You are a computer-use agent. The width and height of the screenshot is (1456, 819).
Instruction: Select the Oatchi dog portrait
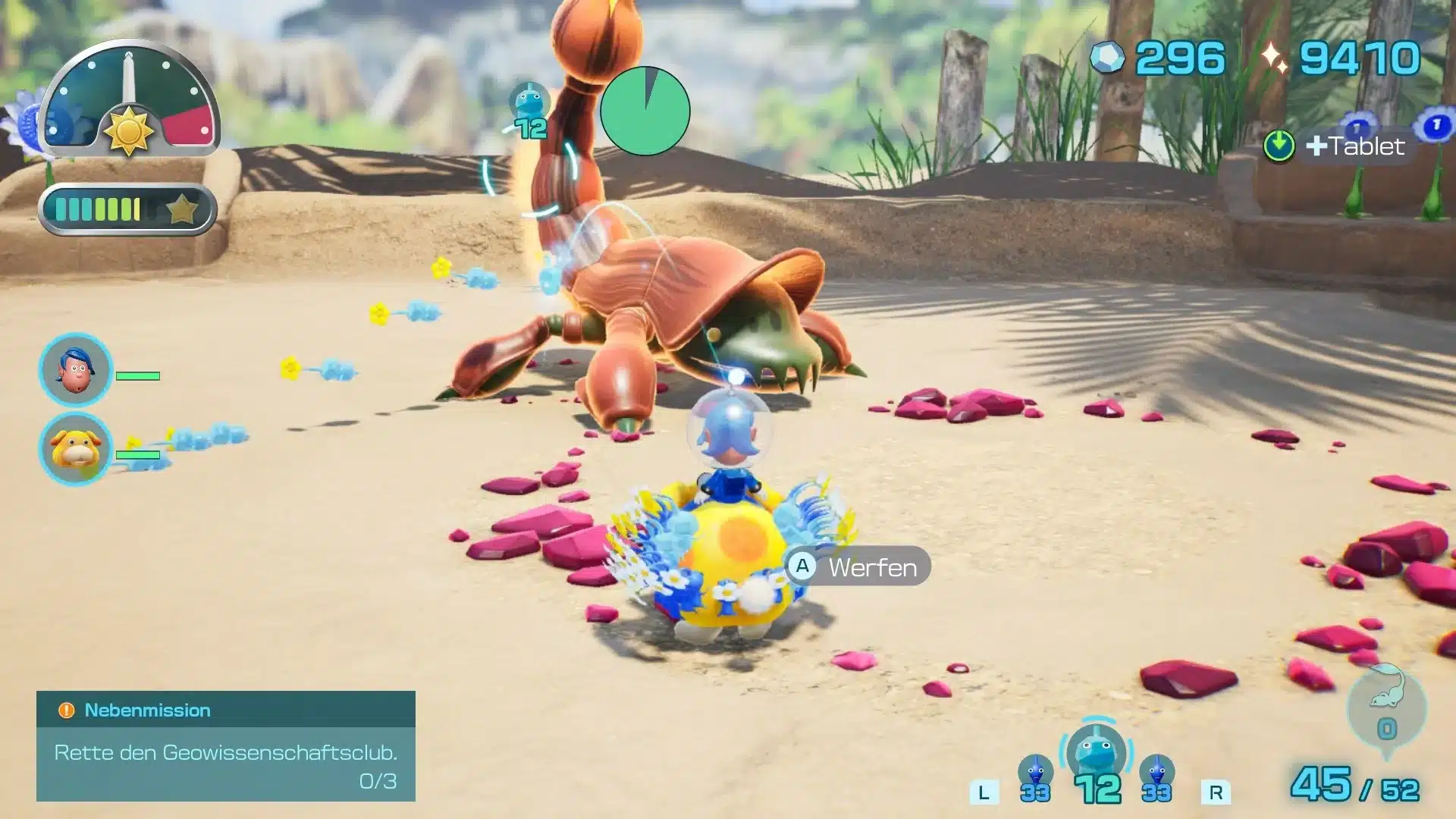point(75,449)
